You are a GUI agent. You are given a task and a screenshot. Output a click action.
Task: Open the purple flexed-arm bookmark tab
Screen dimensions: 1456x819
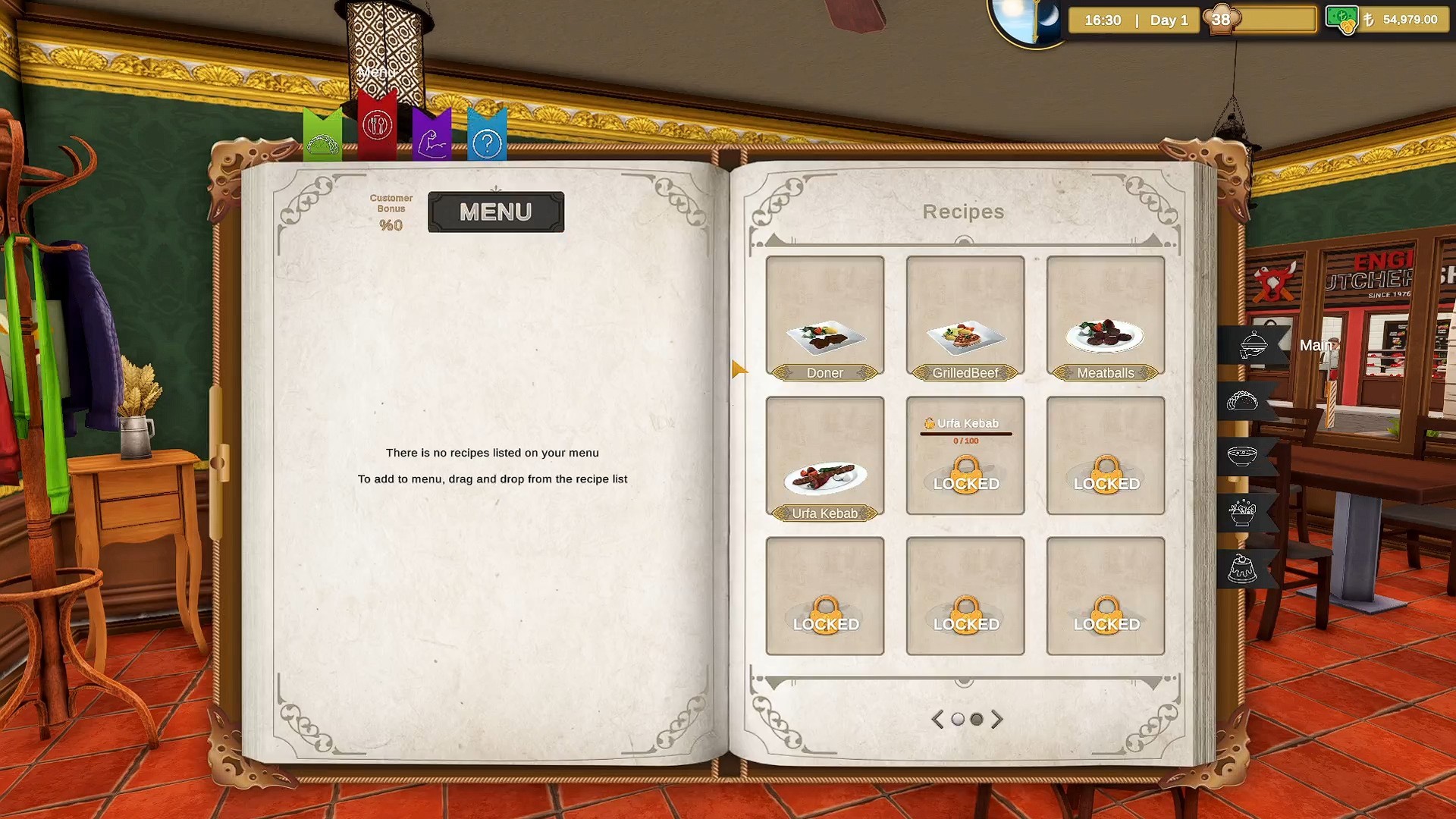click(x=431, y=138)
